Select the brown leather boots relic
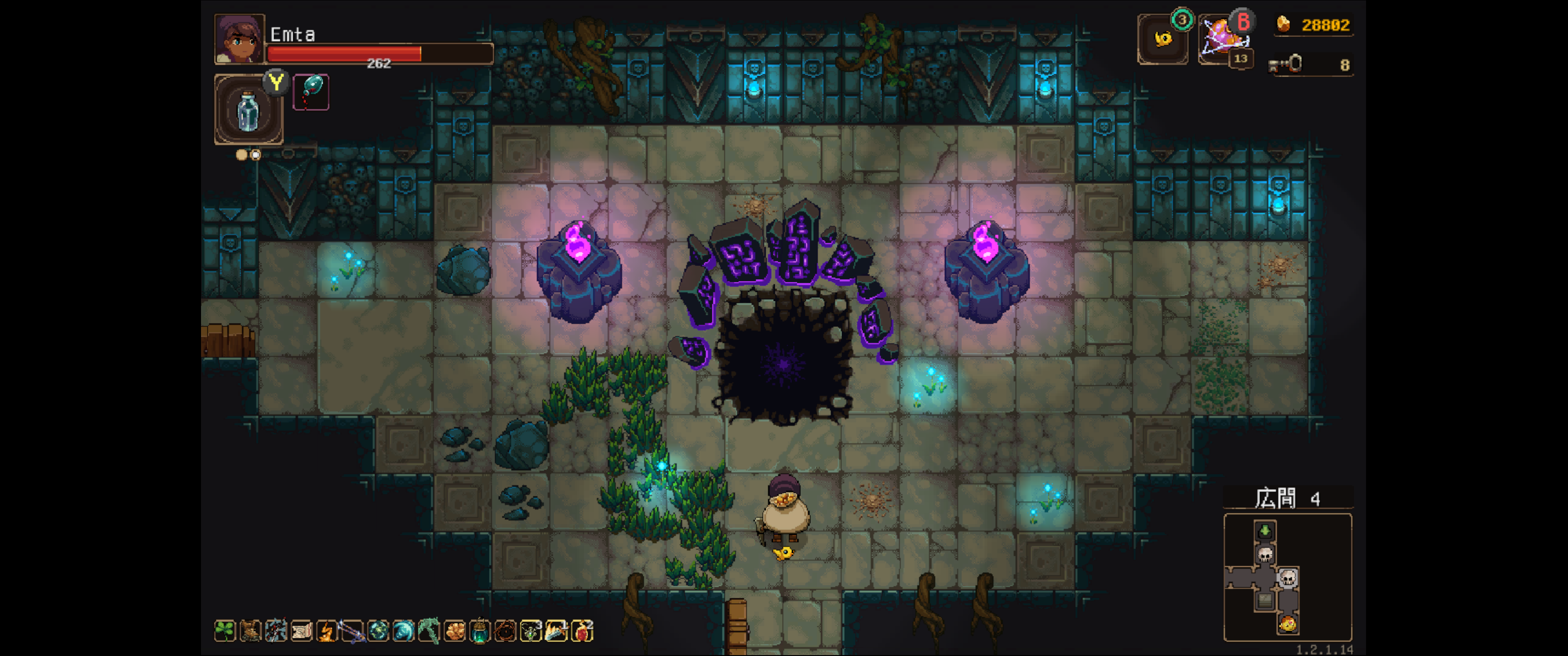This screenshot has height=656, width=1568. tap(251, 631)
